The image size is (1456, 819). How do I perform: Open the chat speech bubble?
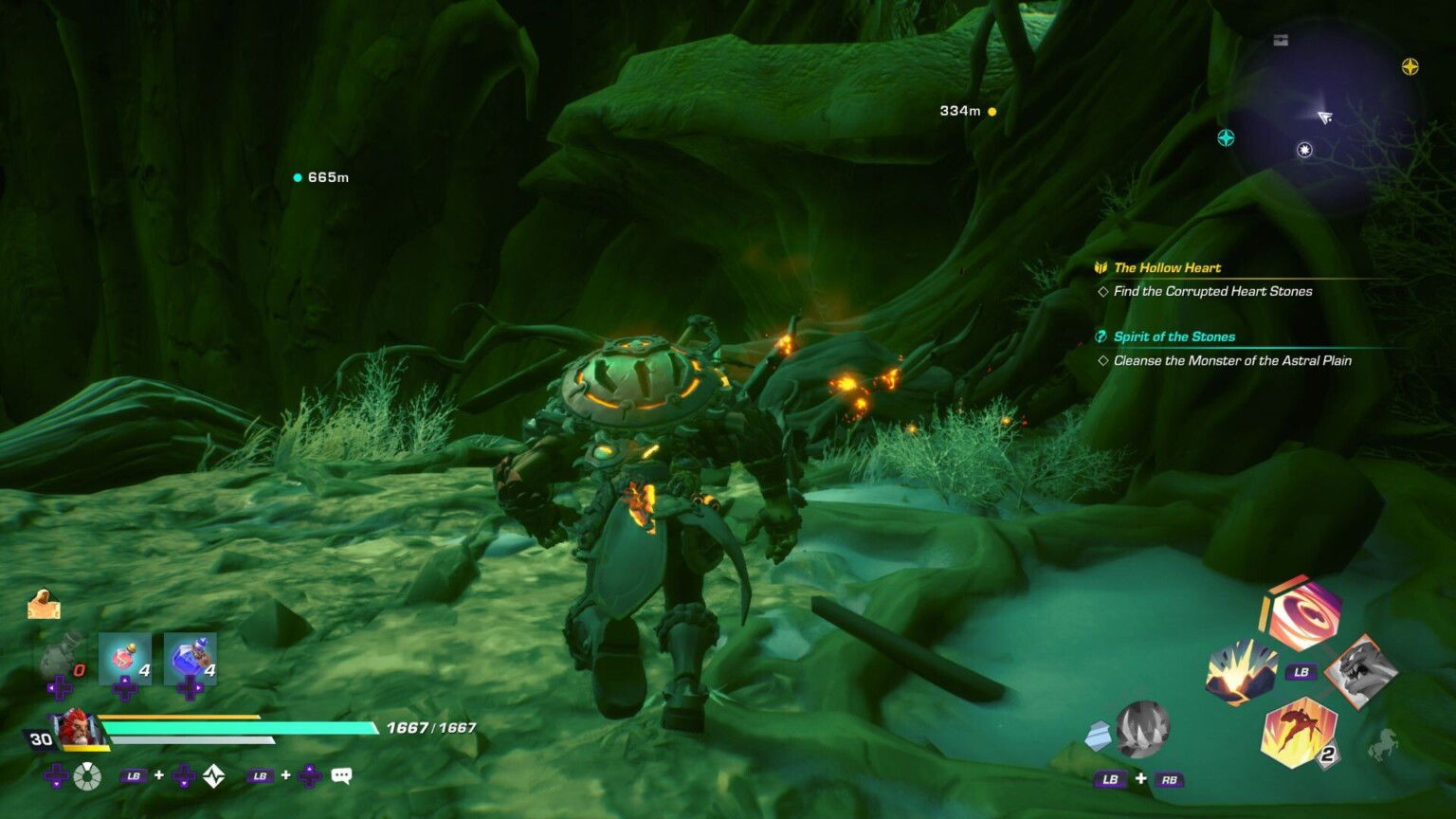click(x=341, y=775)
